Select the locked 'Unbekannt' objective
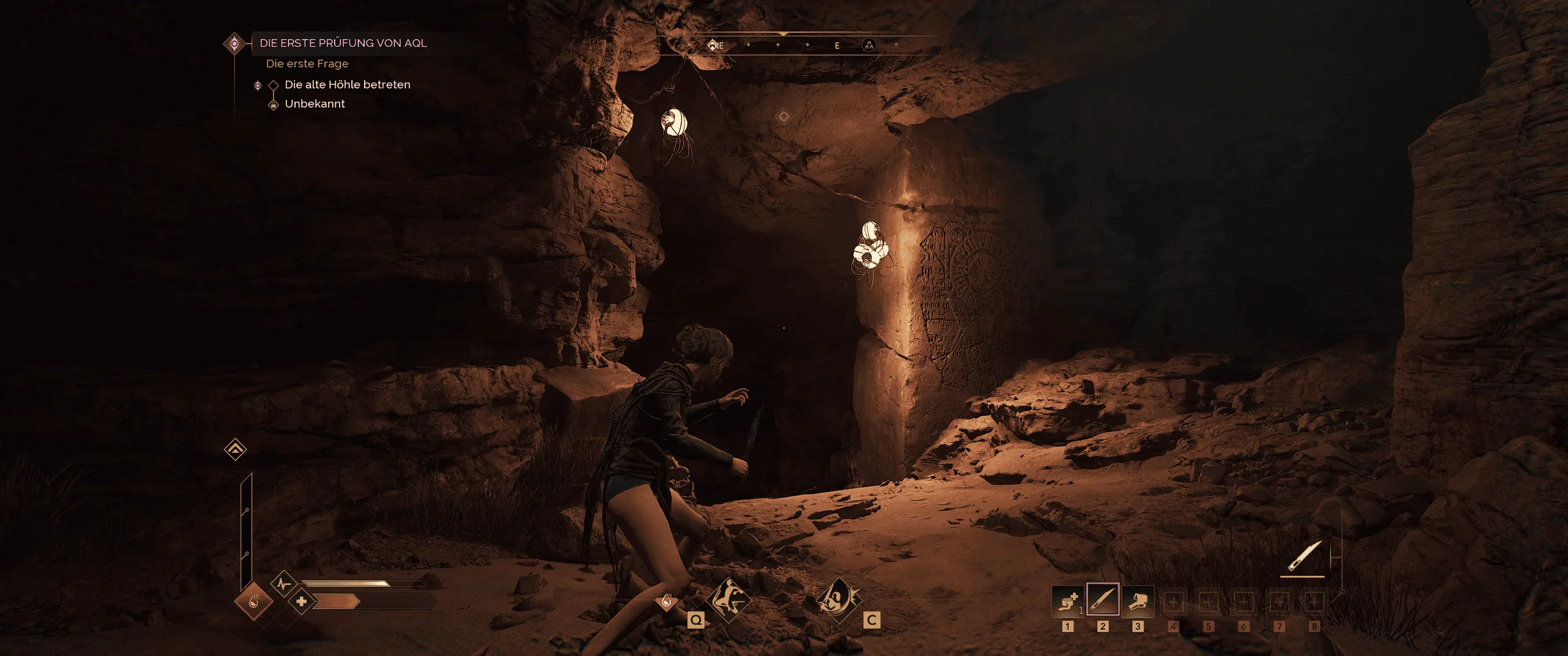 (x=314, y=104)
